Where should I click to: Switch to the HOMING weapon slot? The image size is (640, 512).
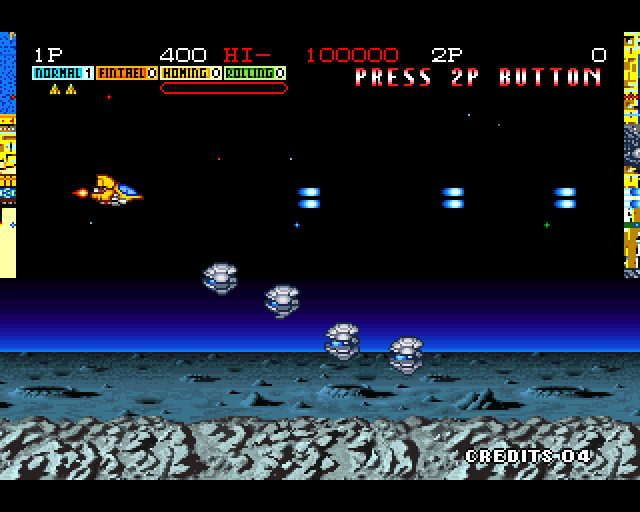pos(191,73)
